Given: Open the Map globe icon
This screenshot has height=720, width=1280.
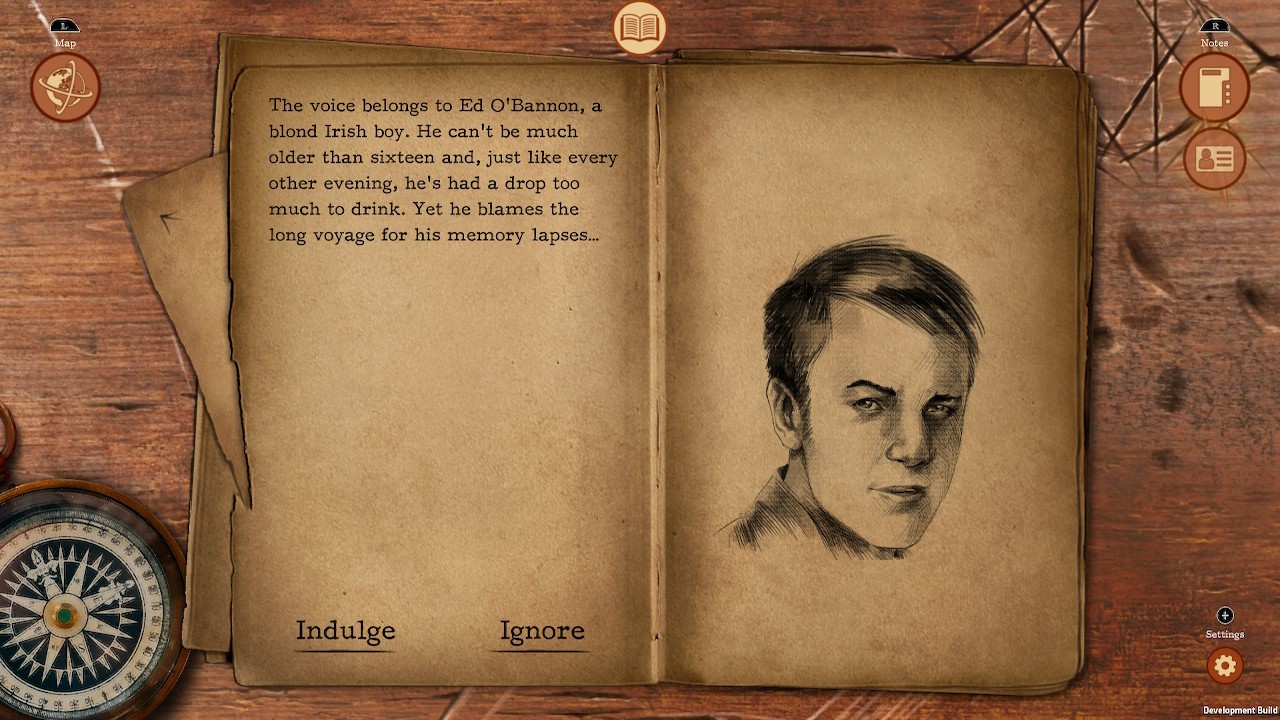Looking at the screenshot, I should 65,88.
